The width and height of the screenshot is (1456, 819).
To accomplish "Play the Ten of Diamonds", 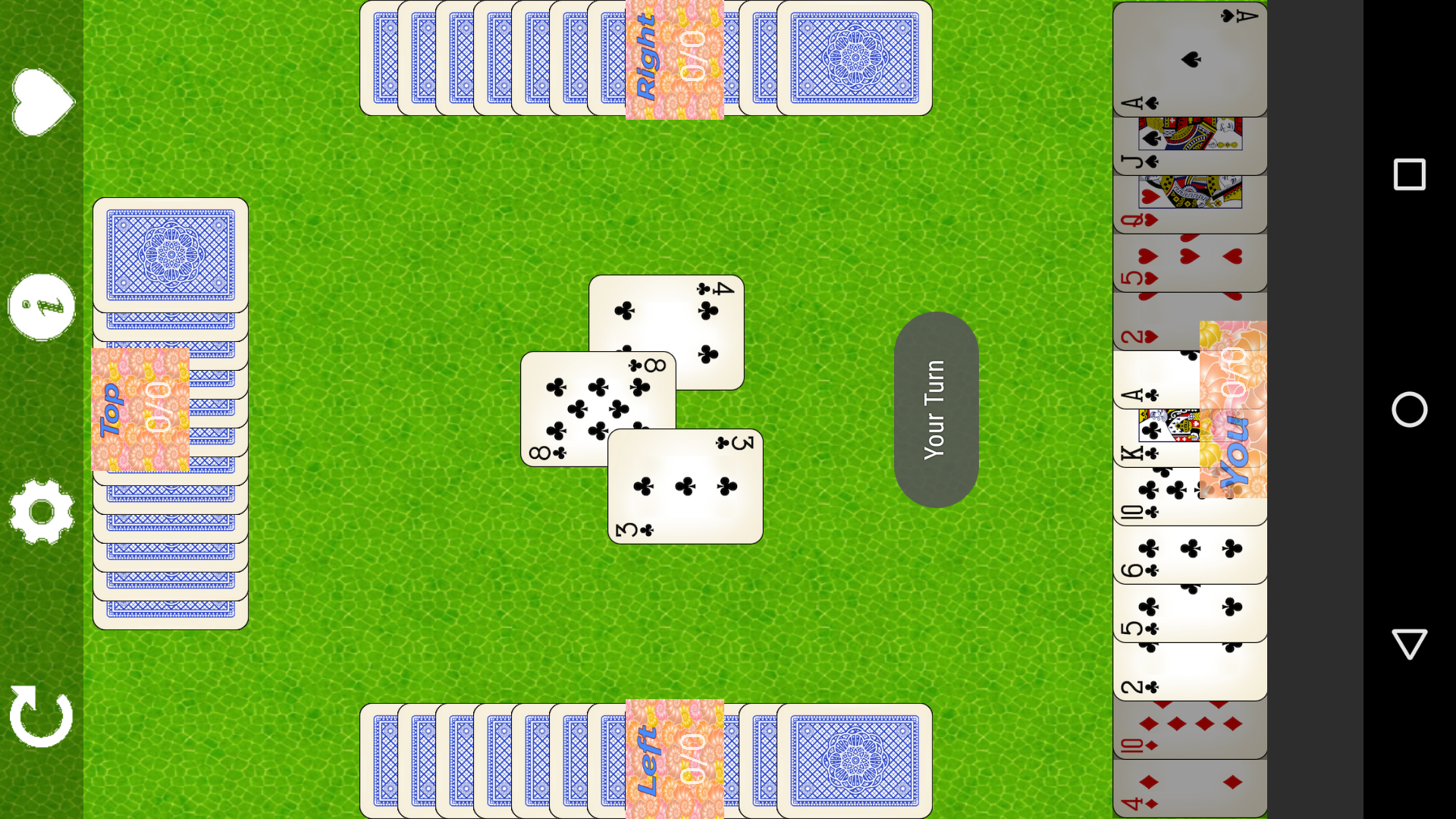I will coord(1191,728).
